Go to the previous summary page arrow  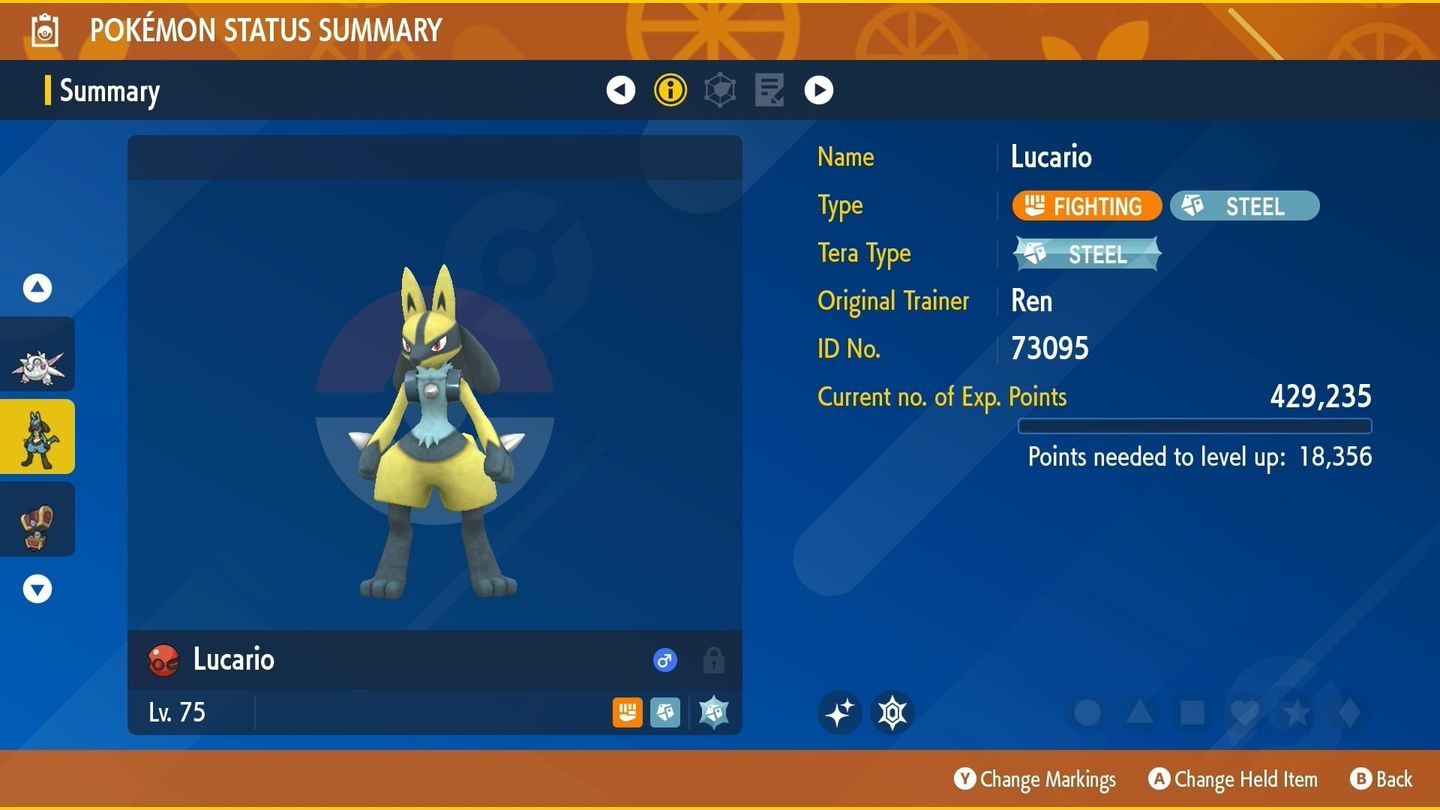(621, 91)
